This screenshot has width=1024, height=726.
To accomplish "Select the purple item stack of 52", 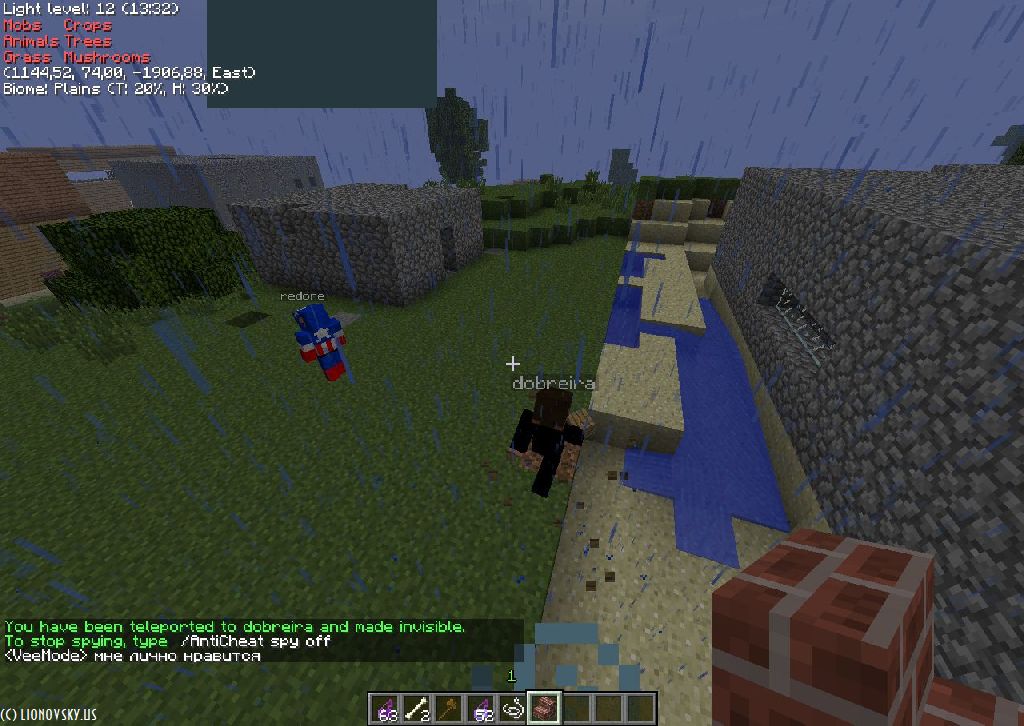I will [481, 709].
